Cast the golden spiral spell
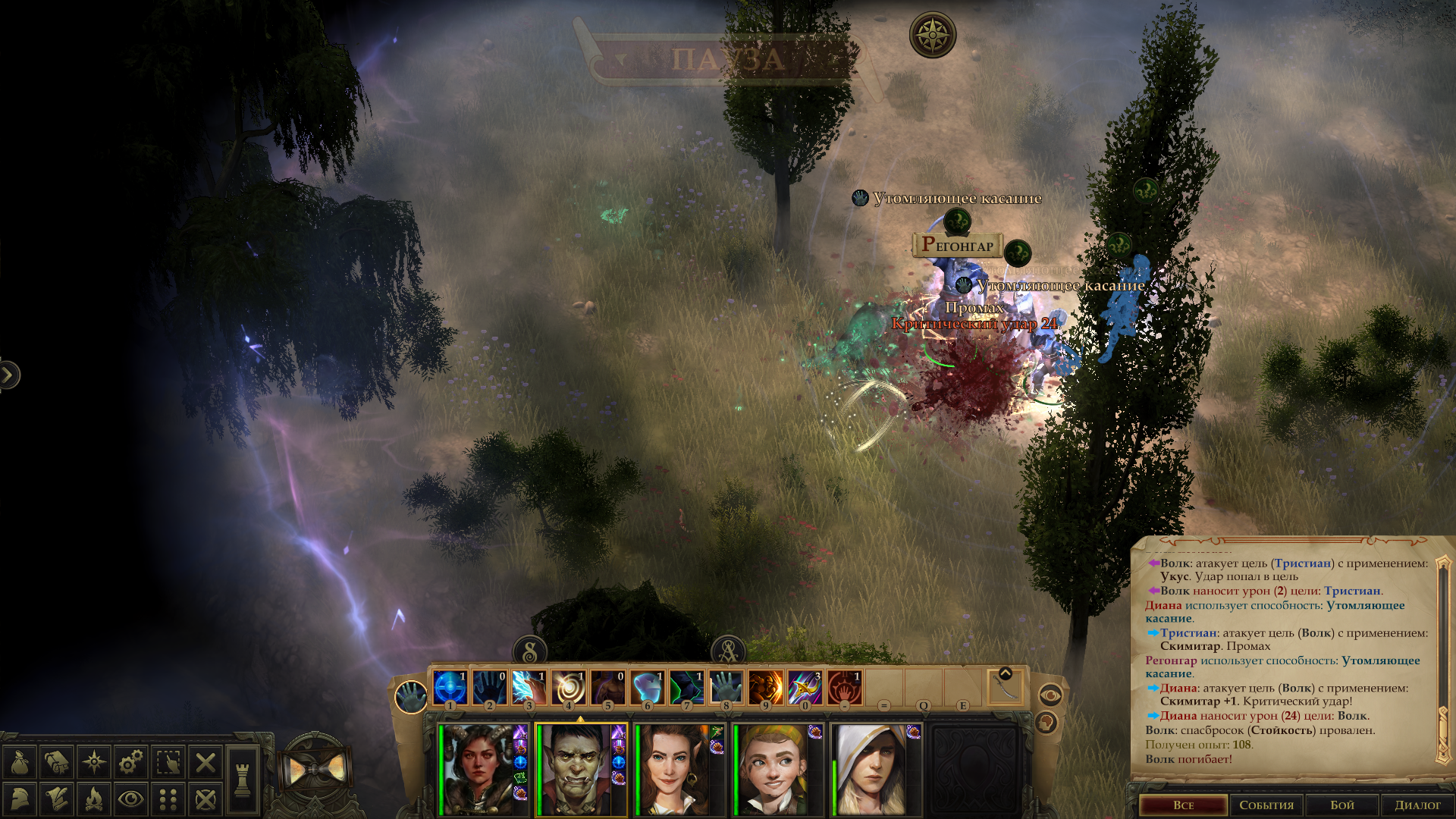 (x=568, y=688)
